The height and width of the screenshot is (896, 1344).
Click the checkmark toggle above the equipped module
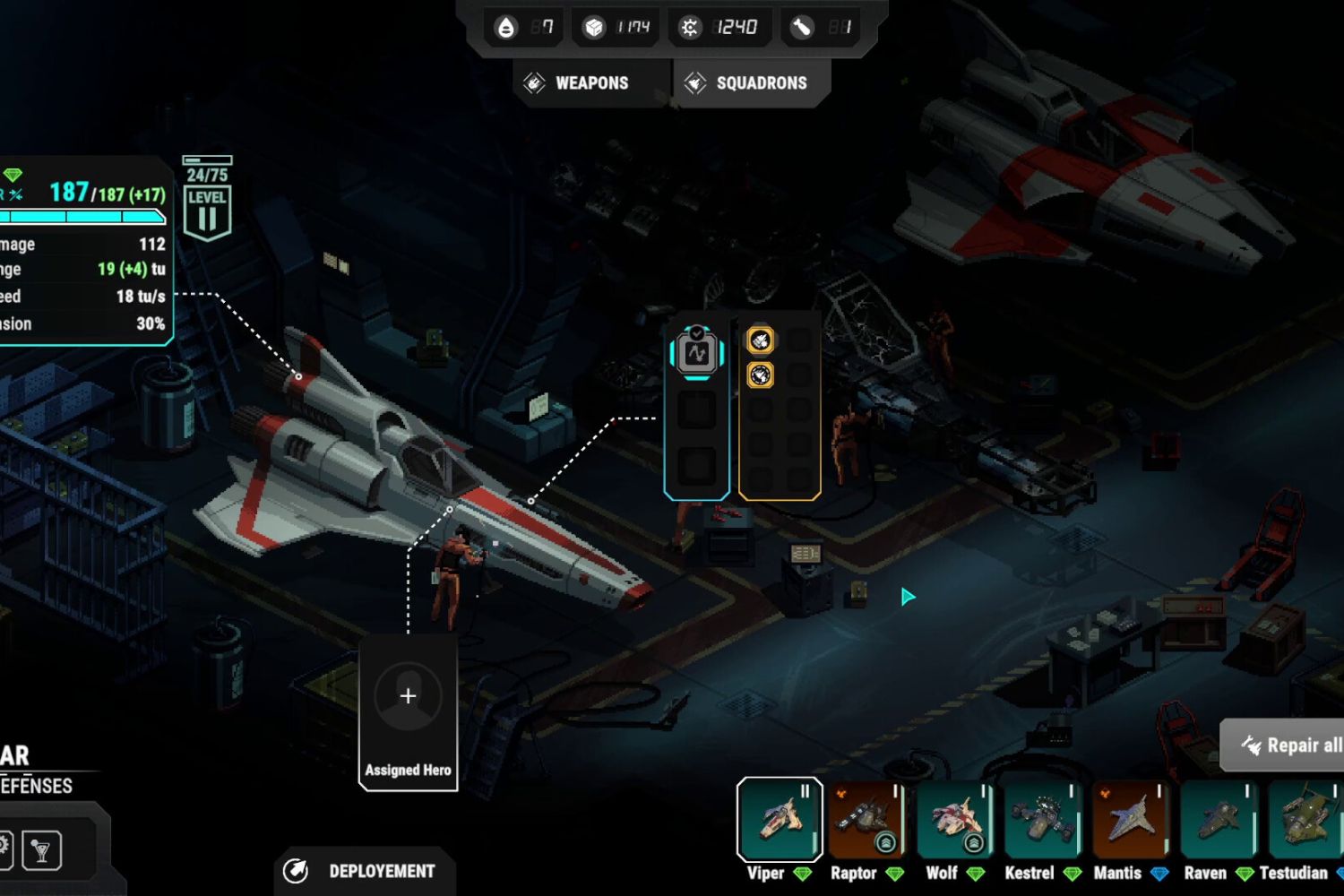(697, 332)
